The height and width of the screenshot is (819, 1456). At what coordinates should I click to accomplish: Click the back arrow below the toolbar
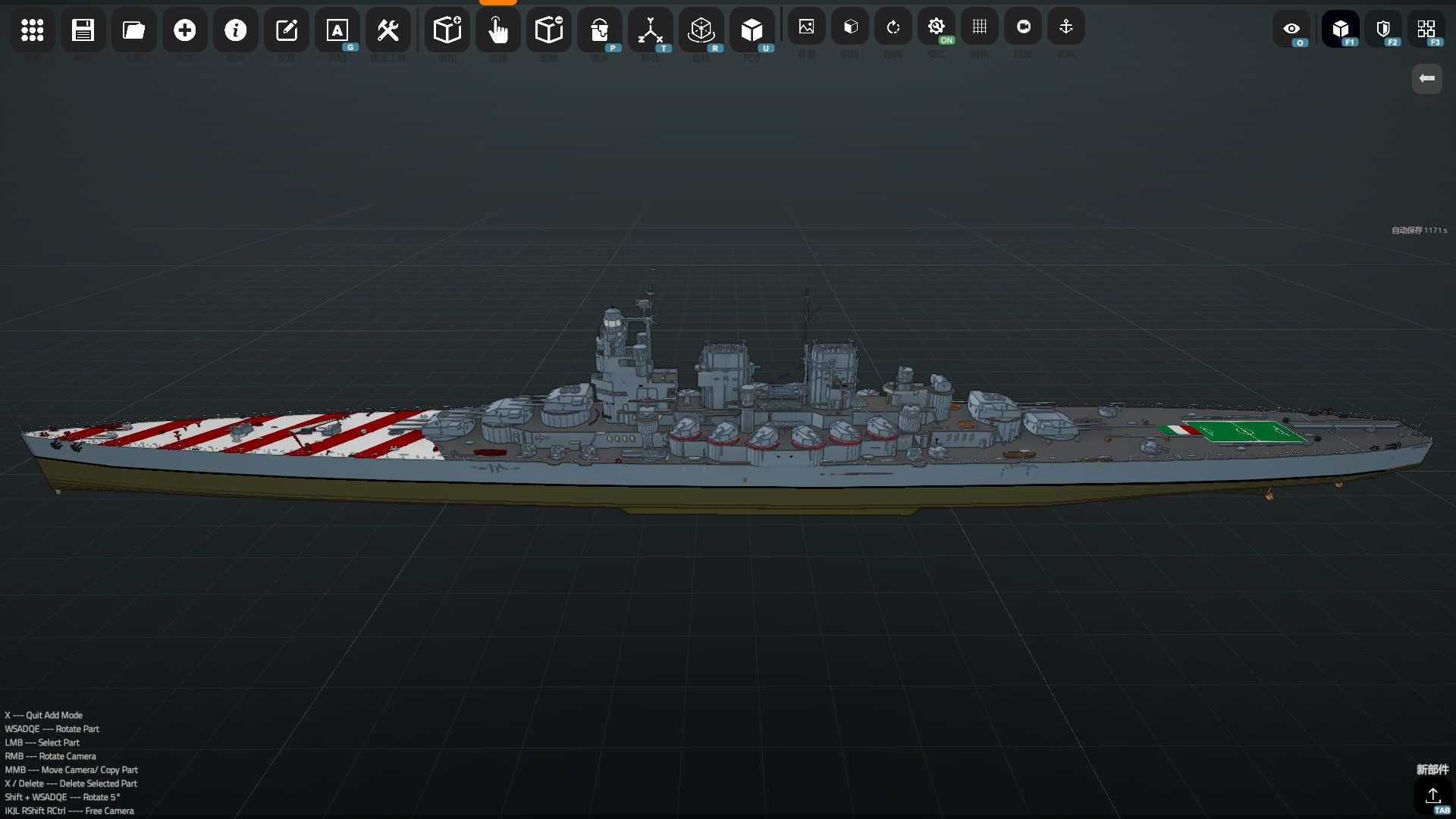pyautogui.click(x=1428, y=78)
